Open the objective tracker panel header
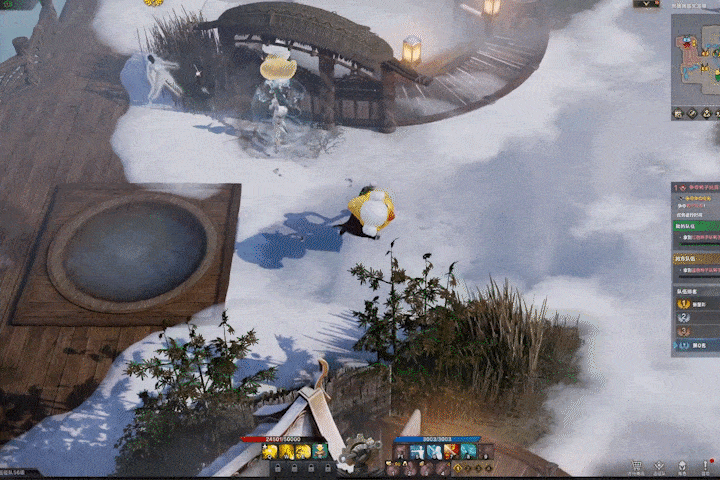Viewport: 720px width, 480px height. pos(696,187)
